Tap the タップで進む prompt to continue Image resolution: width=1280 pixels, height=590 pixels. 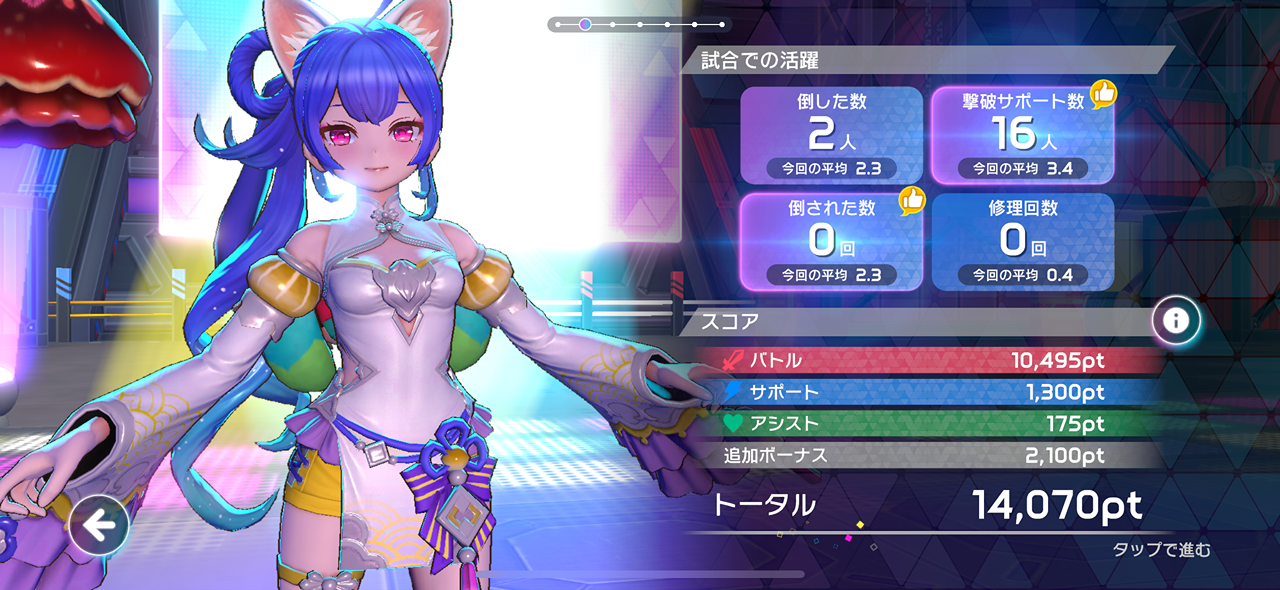[1161, 550]
